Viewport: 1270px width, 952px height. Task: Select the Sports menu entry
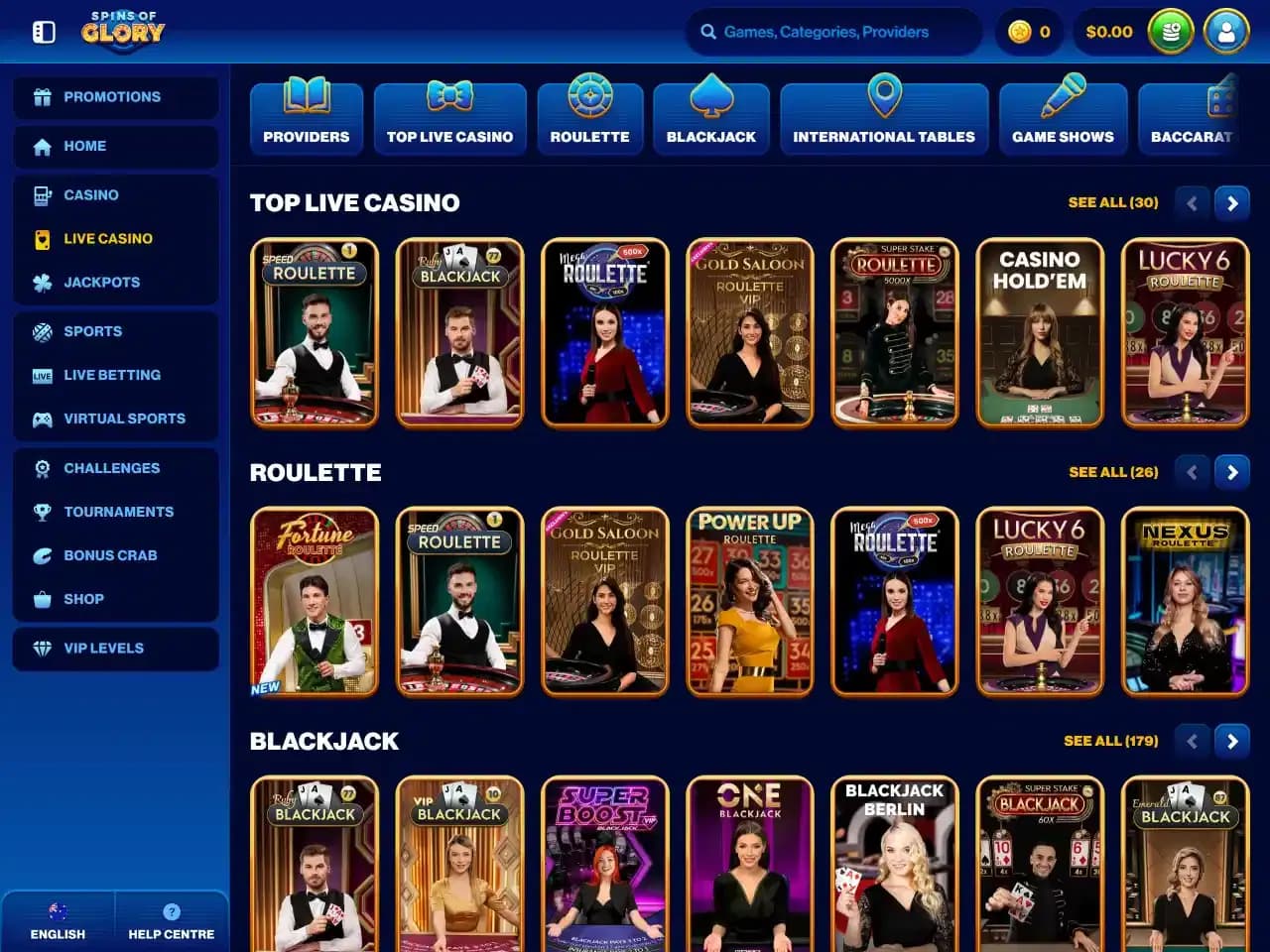[93, 331]
